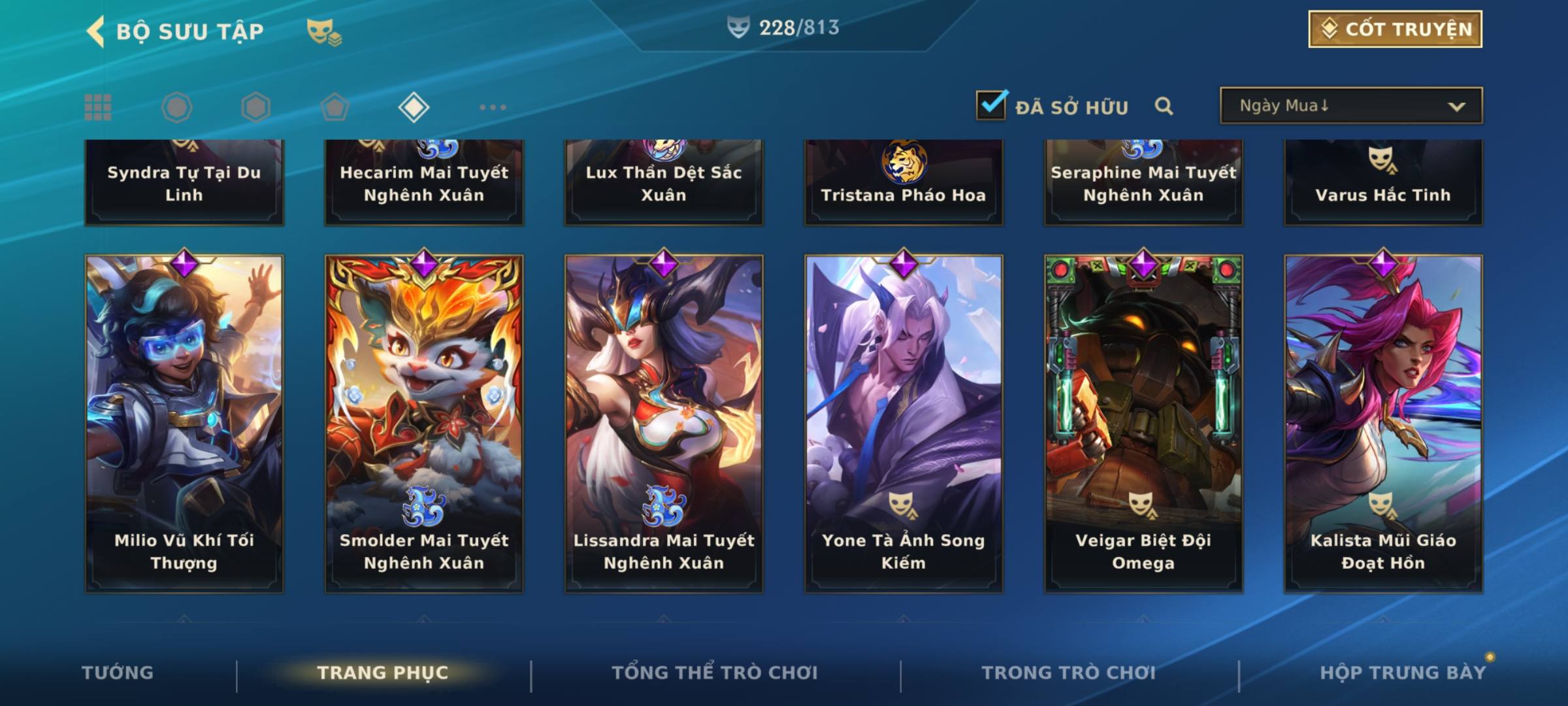The width and height of the screenshot is (1568, 706).
Task: Open the skin search magnifier
Action: 1164,106
